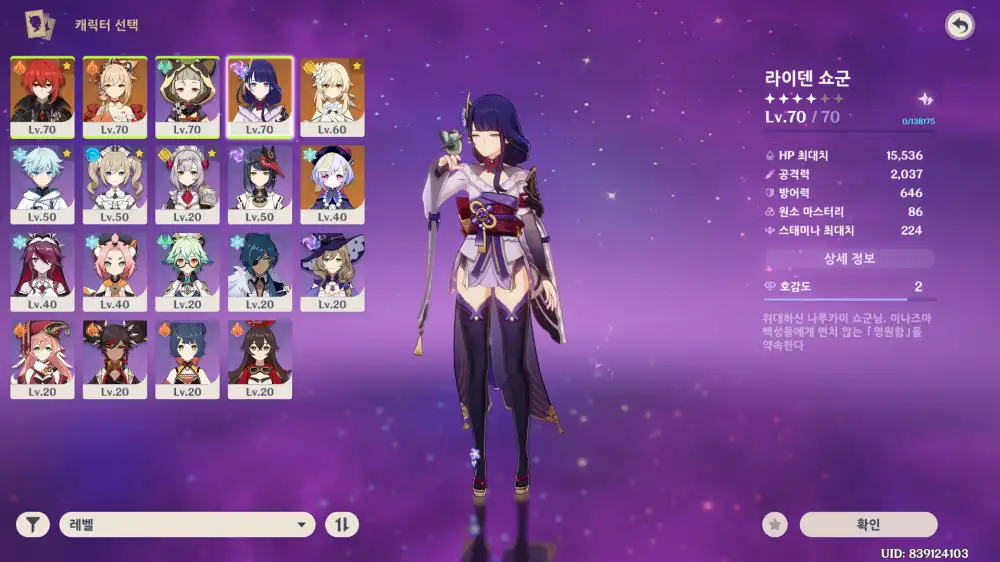1000x562 pixels.
Task: Choose Barbara with the twin tails
Action: click(115, 184)
